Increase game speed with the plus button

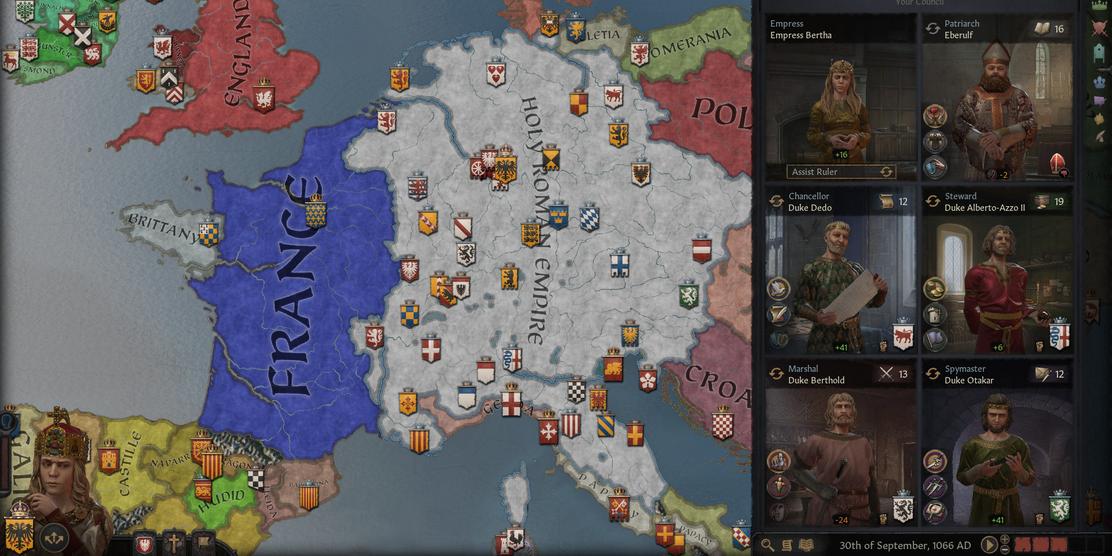[x=1005, y=541]
